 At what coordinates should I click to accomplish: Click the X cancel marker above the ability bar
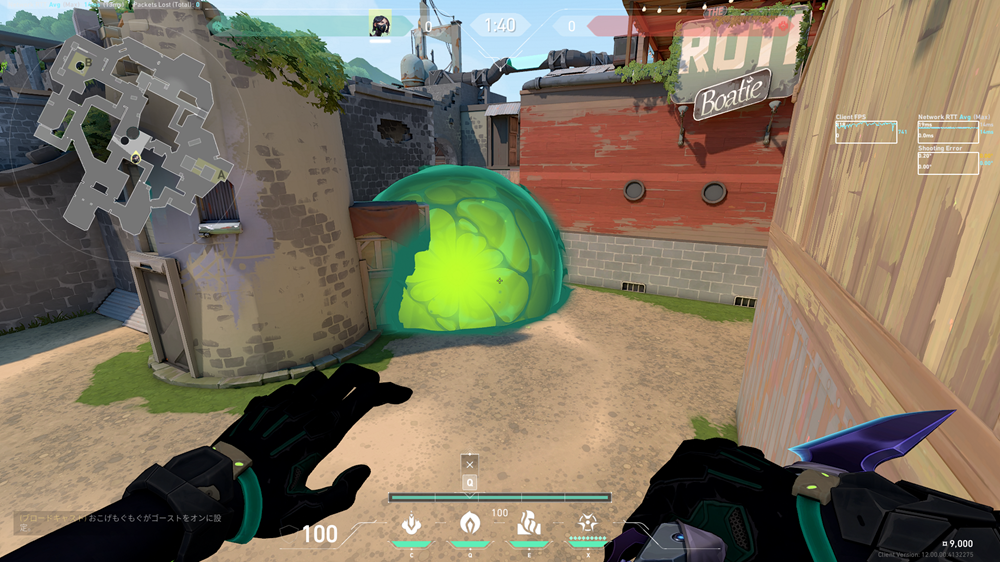click(469, 463)
